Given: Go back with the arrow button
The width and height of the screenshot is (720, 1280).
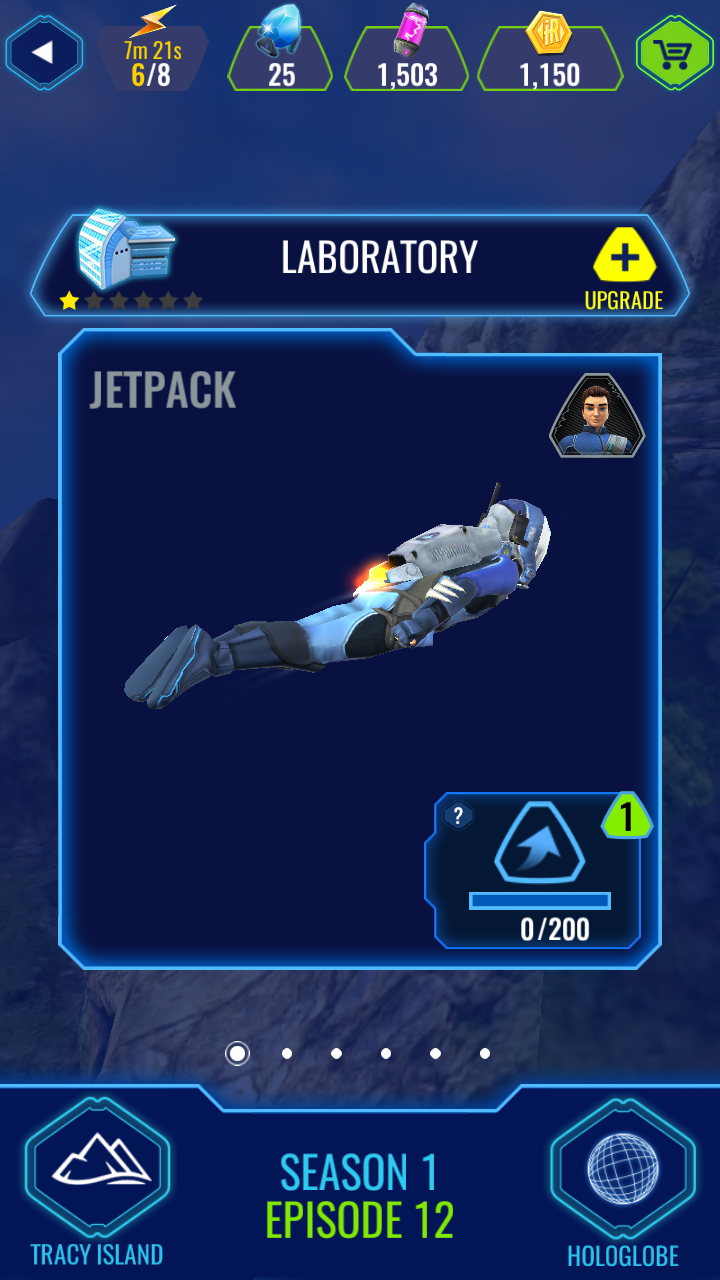Looking at the screenshot, I should tap(43, 52).
